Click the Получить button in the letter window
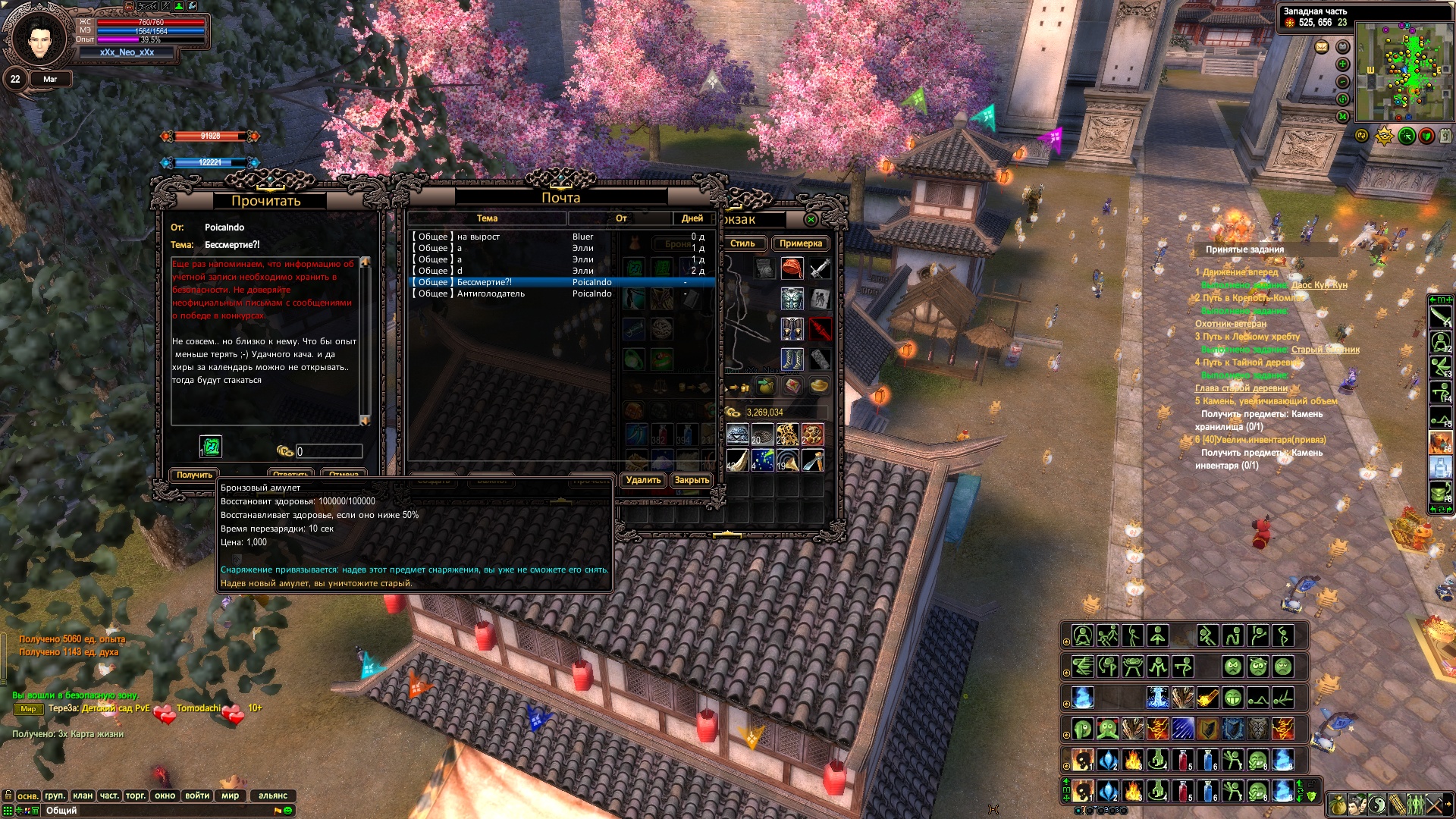Screen dimensions: 1456x819 [x=194, y=475]
